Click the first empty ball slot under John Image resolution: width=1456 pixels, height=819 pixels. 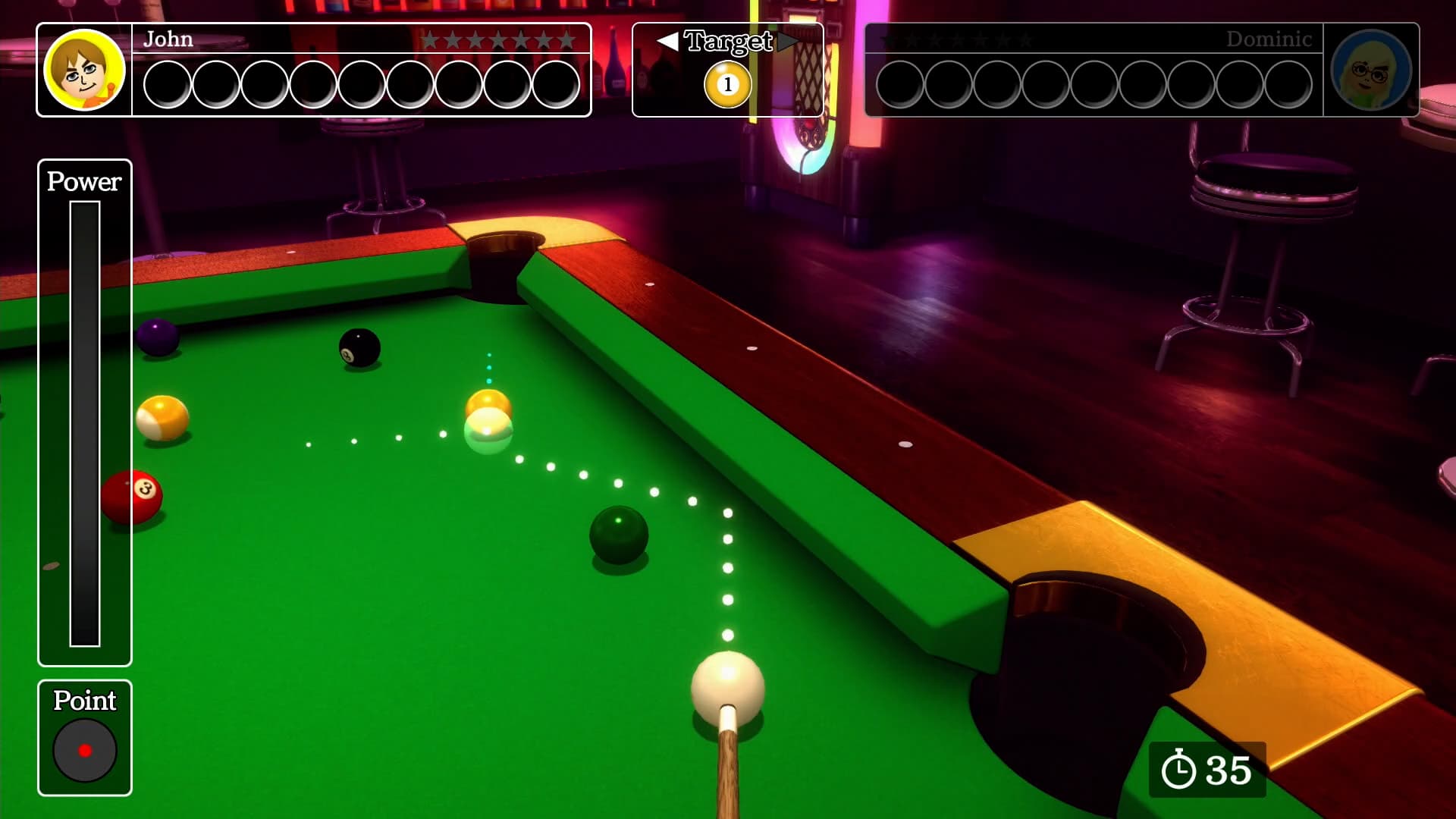(x=165, y=81)
